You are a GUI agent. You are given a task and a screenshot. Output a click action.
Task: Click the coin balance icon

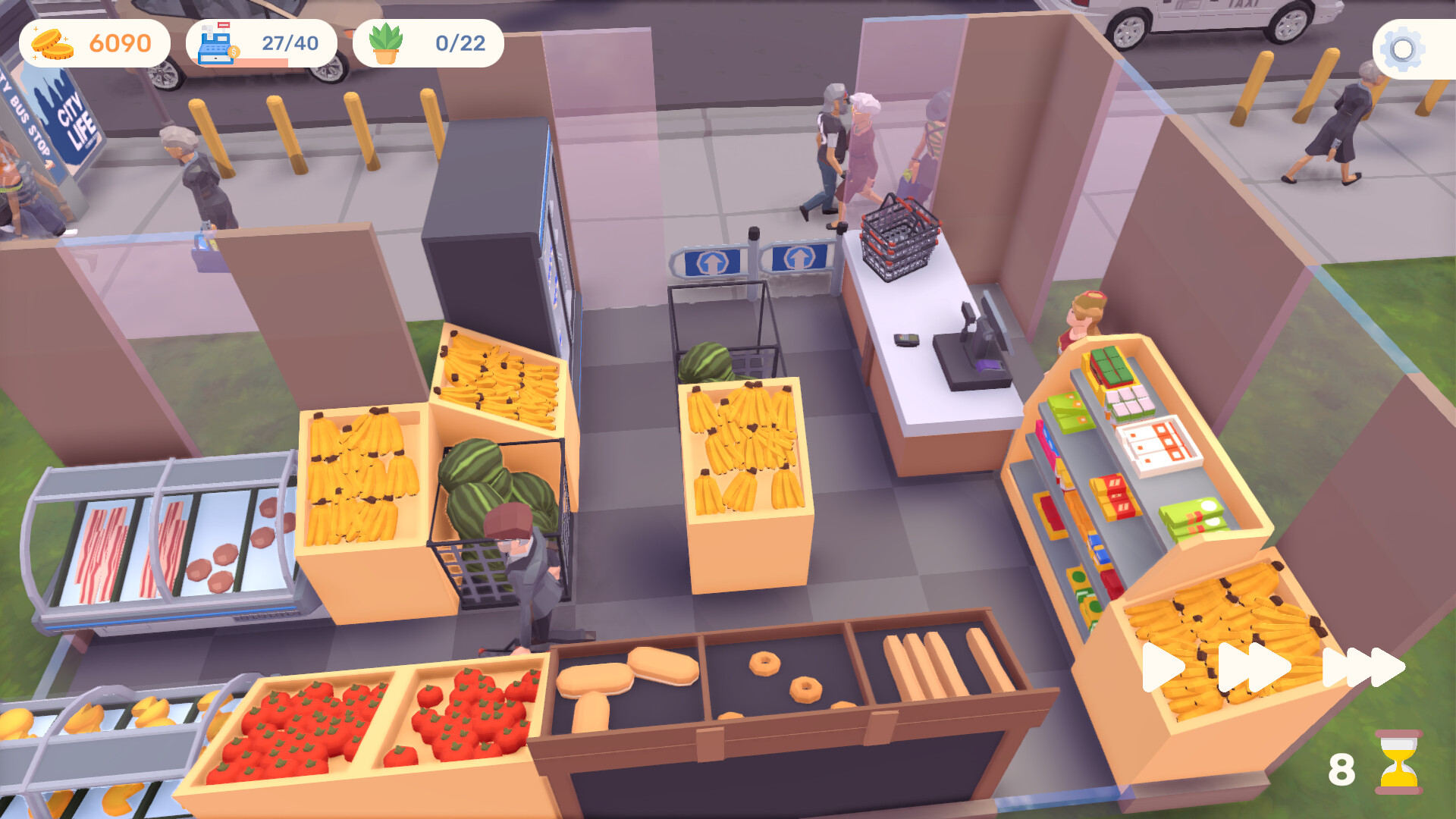click(53, 43)
